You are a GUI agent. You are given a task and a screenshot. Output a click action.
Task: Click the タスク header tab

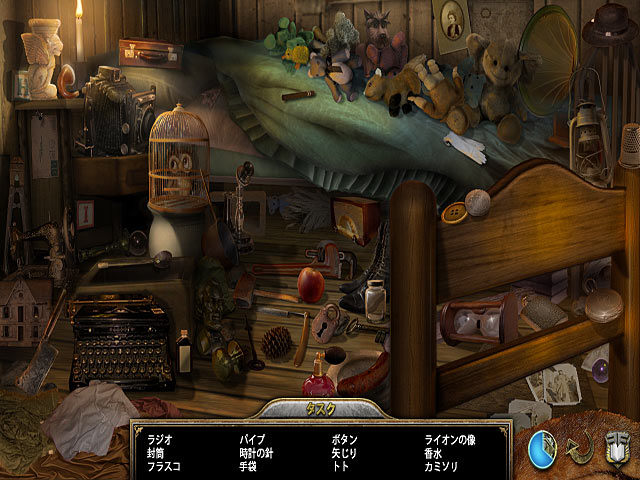[320, 410]
